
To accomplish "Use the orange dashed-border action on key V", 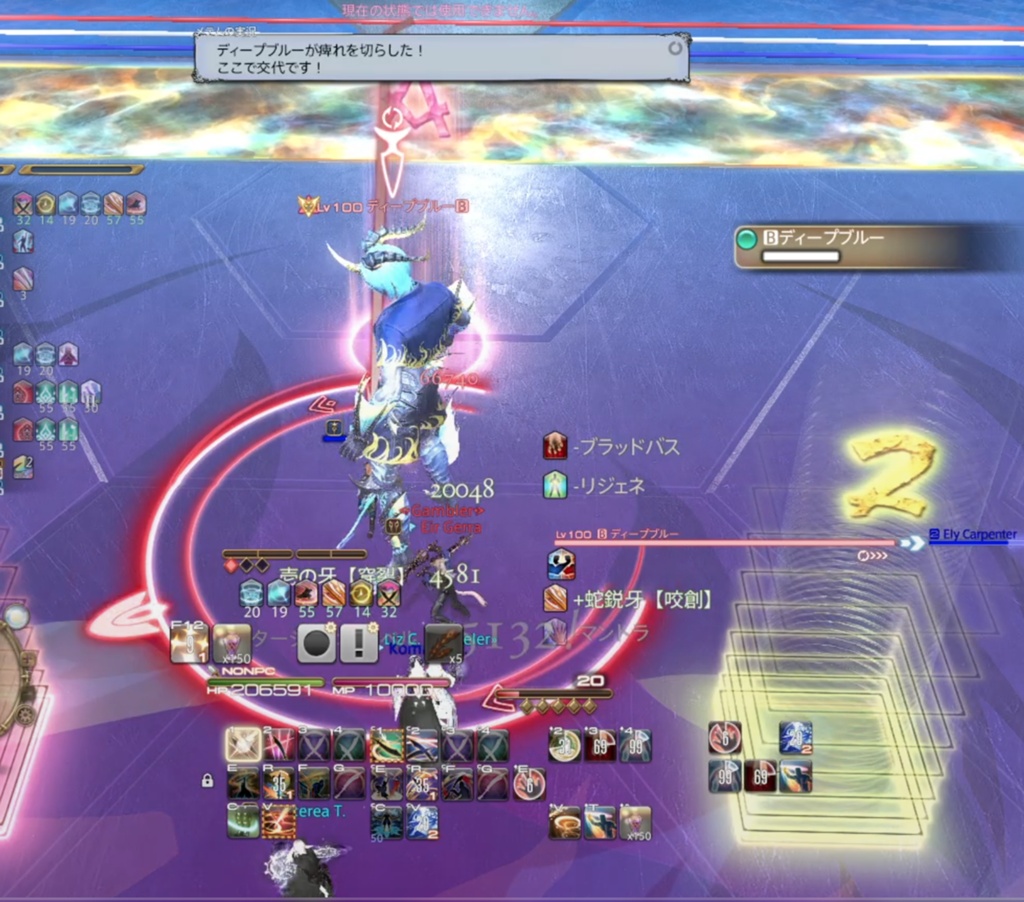I will coord(278,821).
